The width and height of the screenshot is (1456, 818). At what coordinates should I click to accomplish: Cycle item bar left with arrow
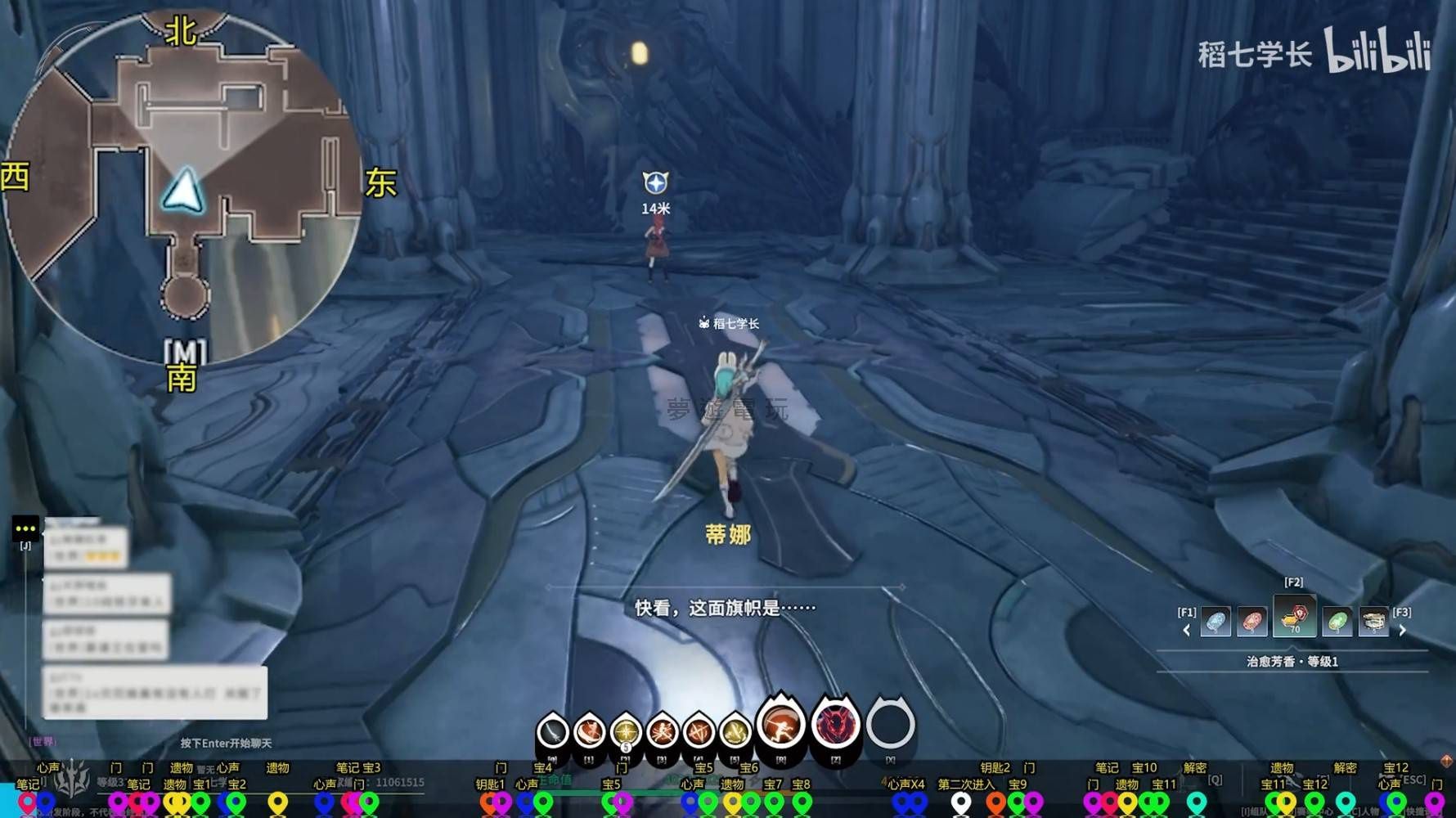[1187, 630]
